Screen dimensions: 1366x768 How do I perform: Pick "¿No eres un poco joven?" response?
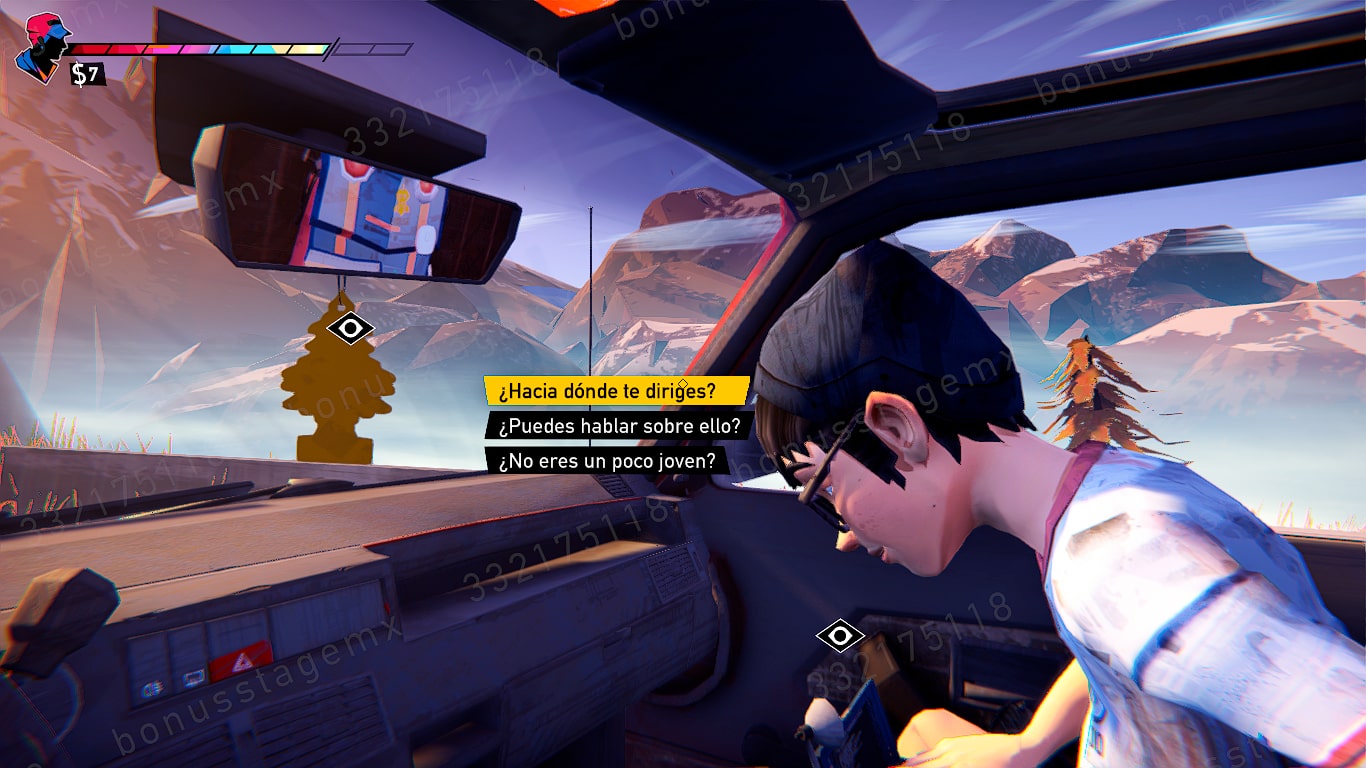point(607,460)
